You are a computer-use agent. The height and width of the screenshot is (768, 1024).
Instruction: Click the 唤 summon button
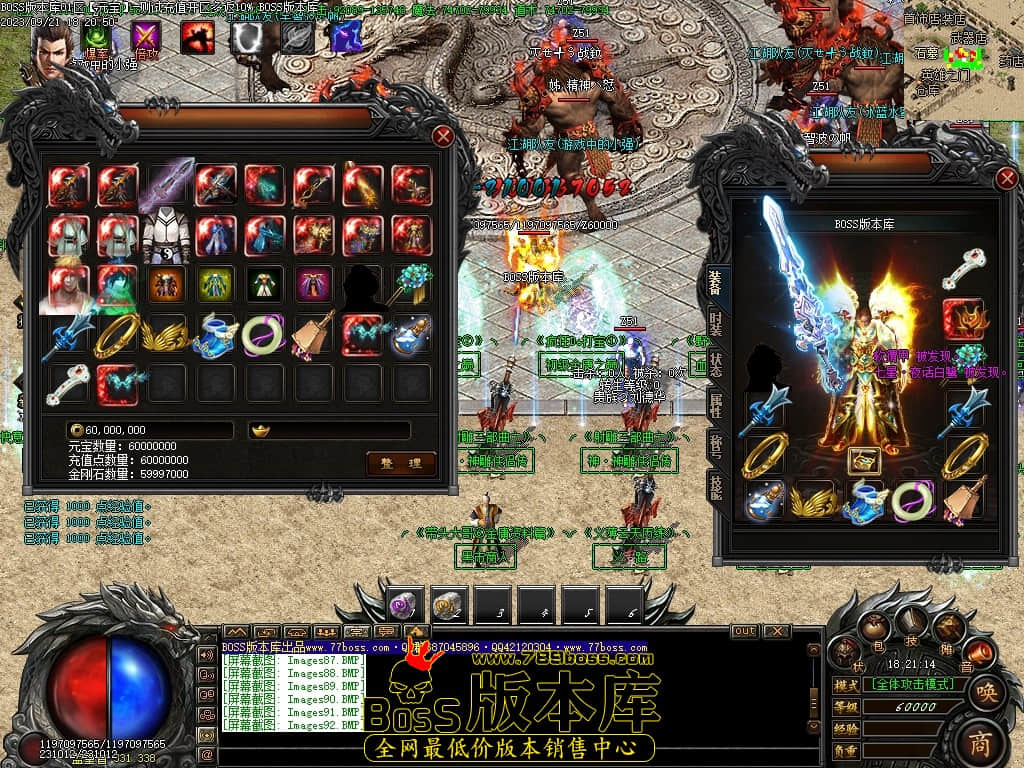[986, 692]
